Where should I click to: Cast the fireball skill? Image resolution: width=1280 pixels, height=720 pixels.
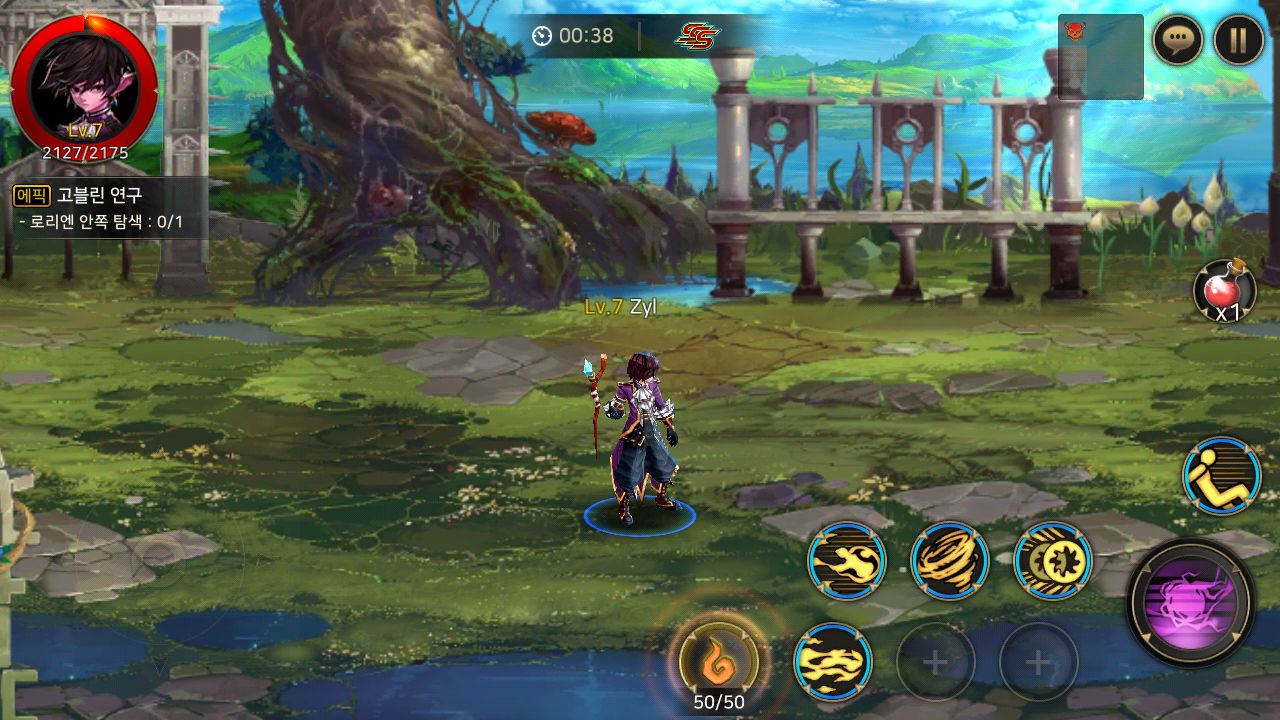847,560
